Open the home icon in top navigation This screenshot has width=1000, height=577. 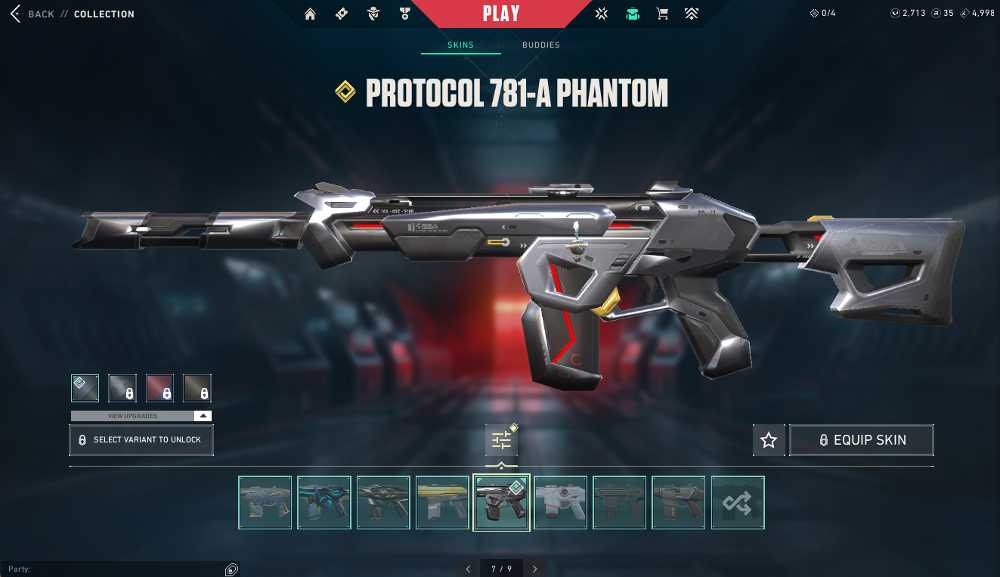(x=310, y=14)
